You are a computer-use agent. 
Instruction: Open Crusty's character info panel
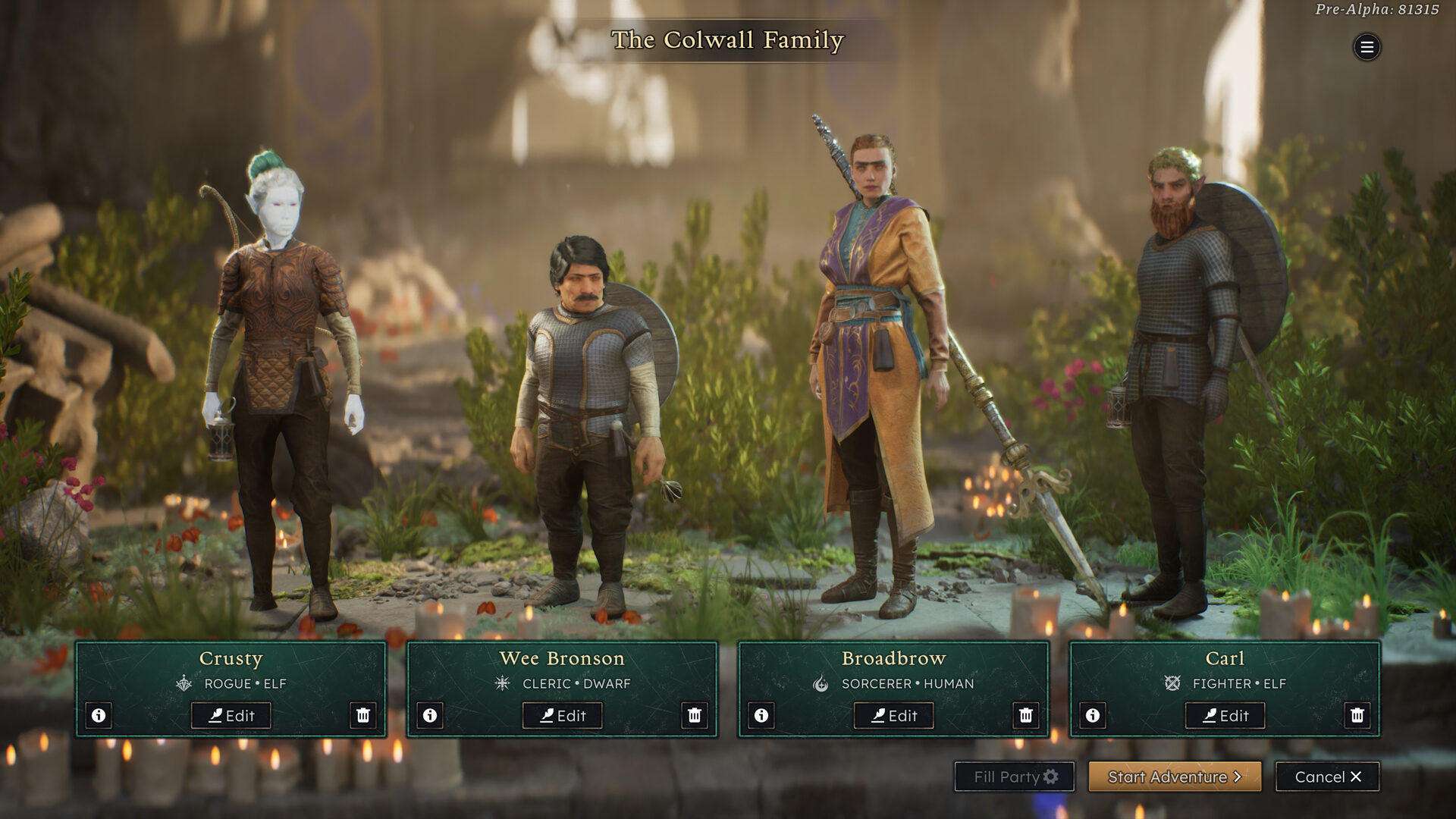pos(99,715)
